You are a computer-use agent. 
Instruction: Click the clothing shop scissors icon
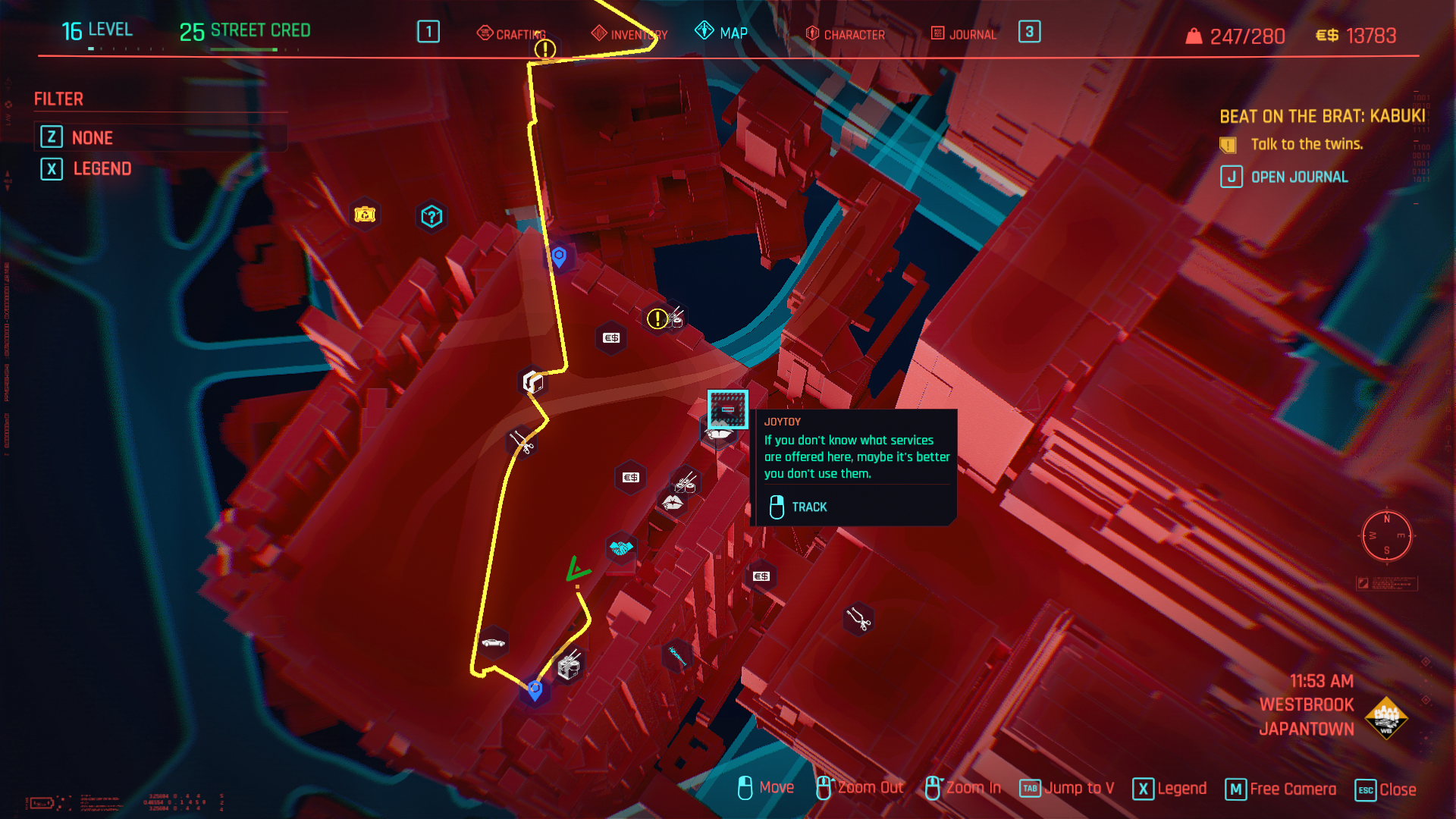(x=522, y=444)
